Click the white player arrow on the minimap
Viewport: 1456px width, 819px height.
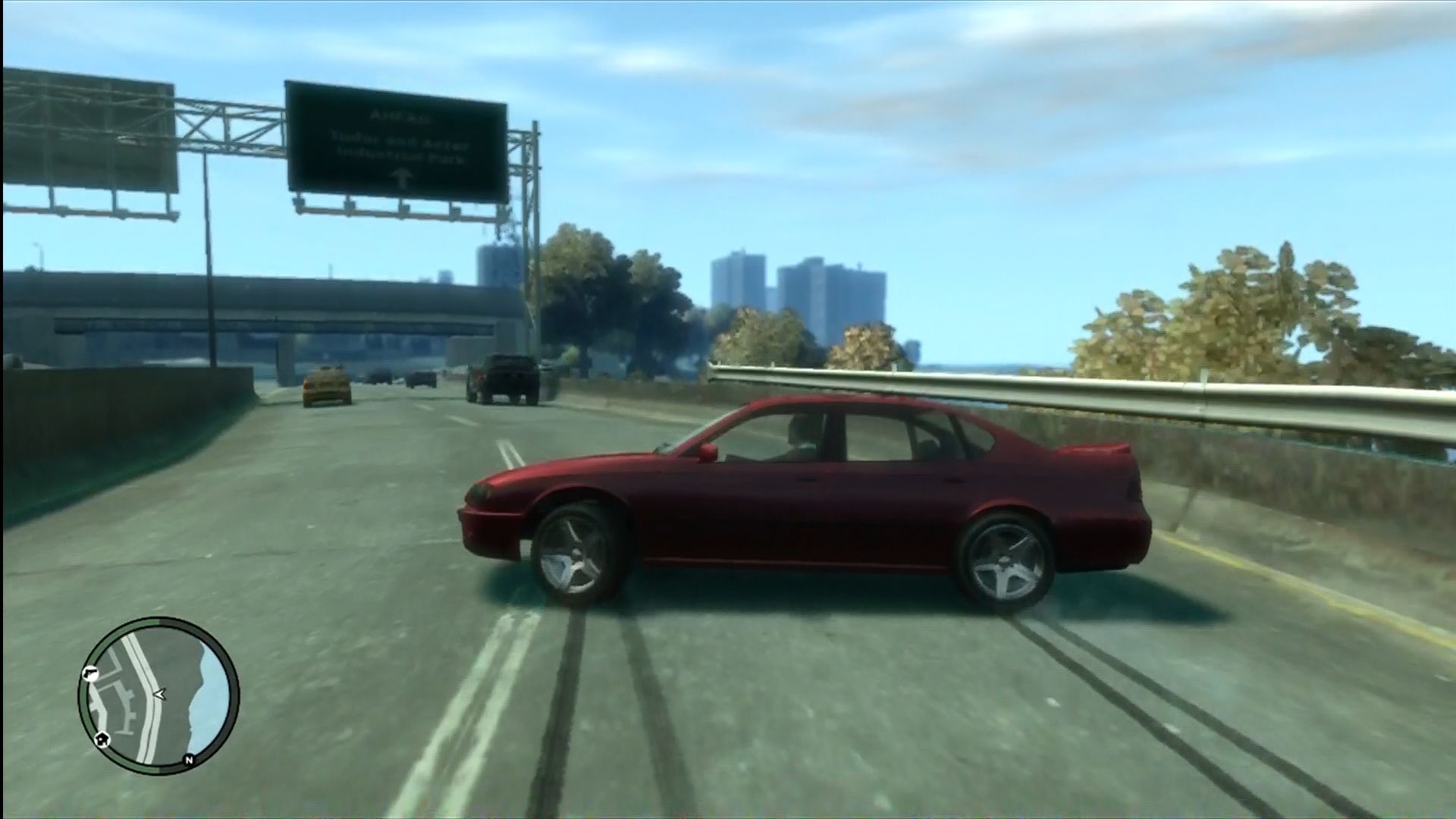160,695
